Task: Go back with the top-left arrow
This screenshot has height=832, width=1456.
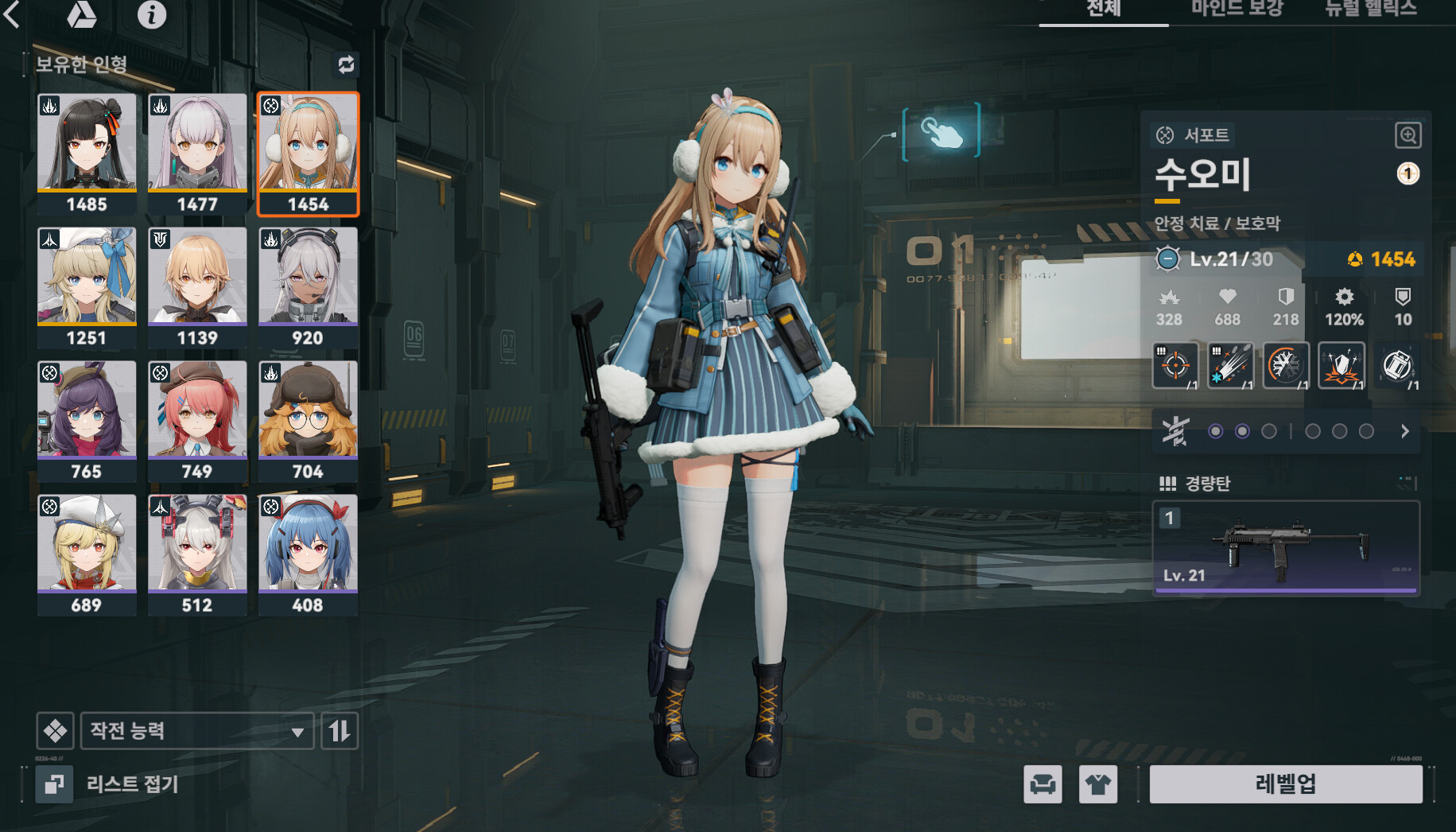Action: 13,14
